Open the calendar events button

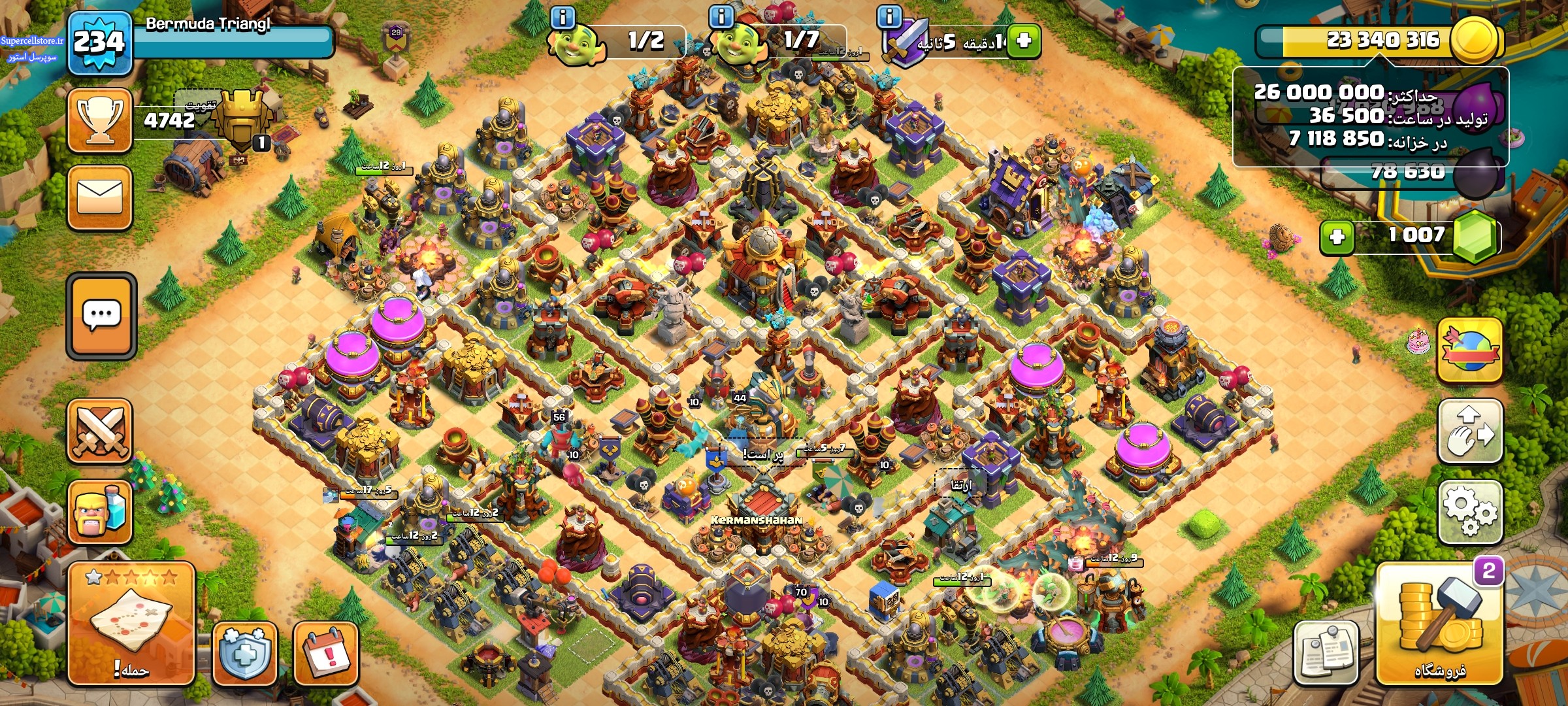pyautogui.click(x=326, y=653)
